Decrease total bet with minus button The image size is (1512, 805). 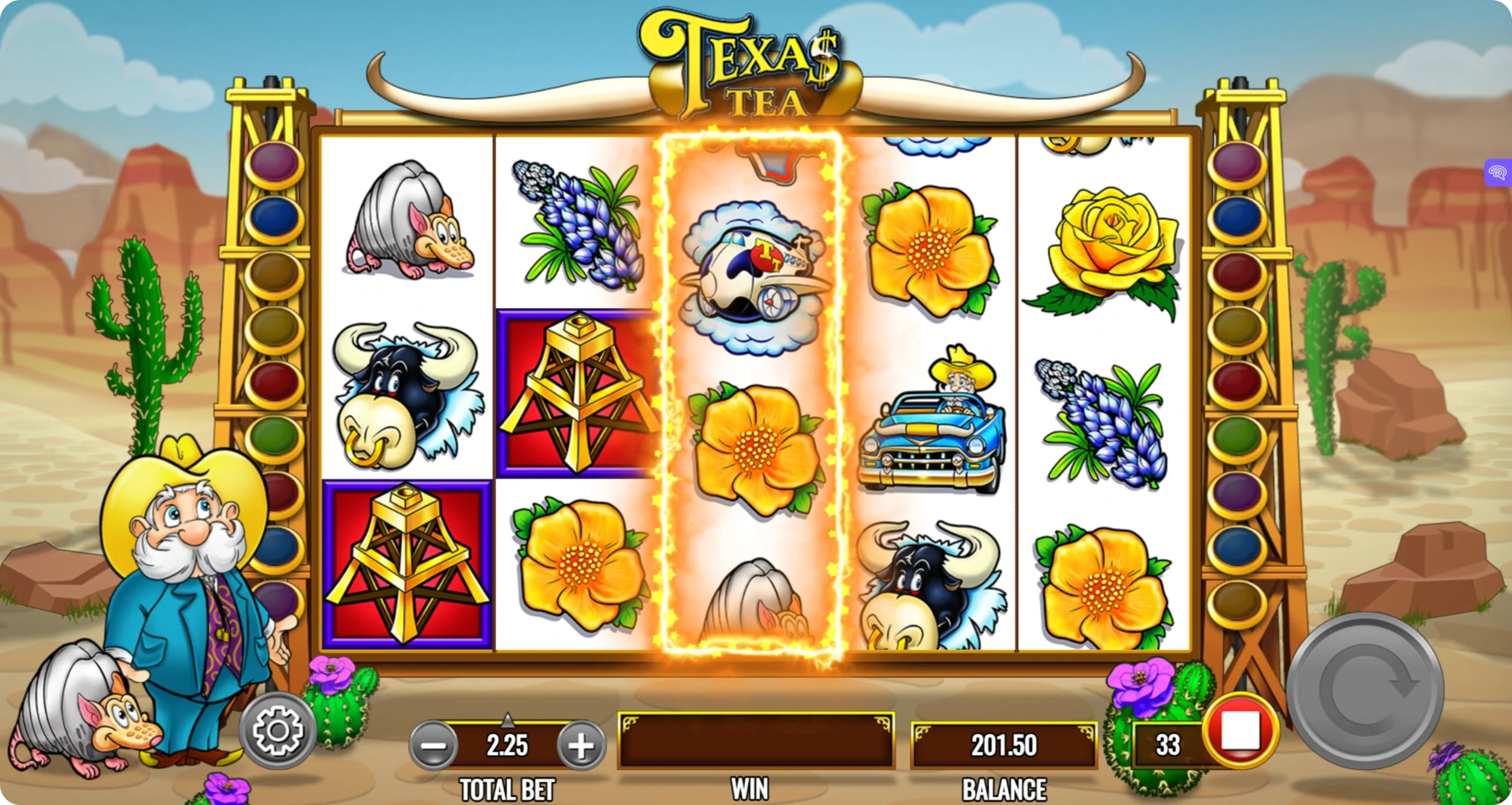[x=433, y=745]
